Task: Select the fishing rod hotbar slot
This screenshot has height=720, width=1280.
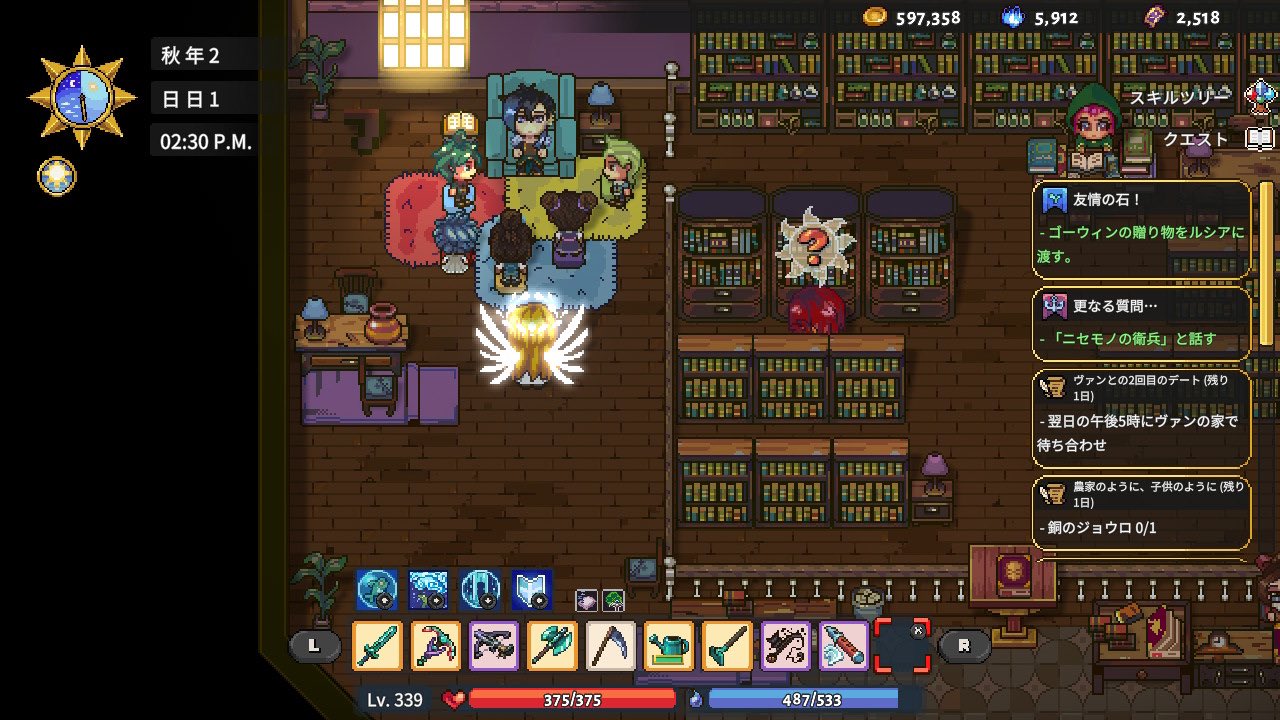Action: [x=785, y=645]
